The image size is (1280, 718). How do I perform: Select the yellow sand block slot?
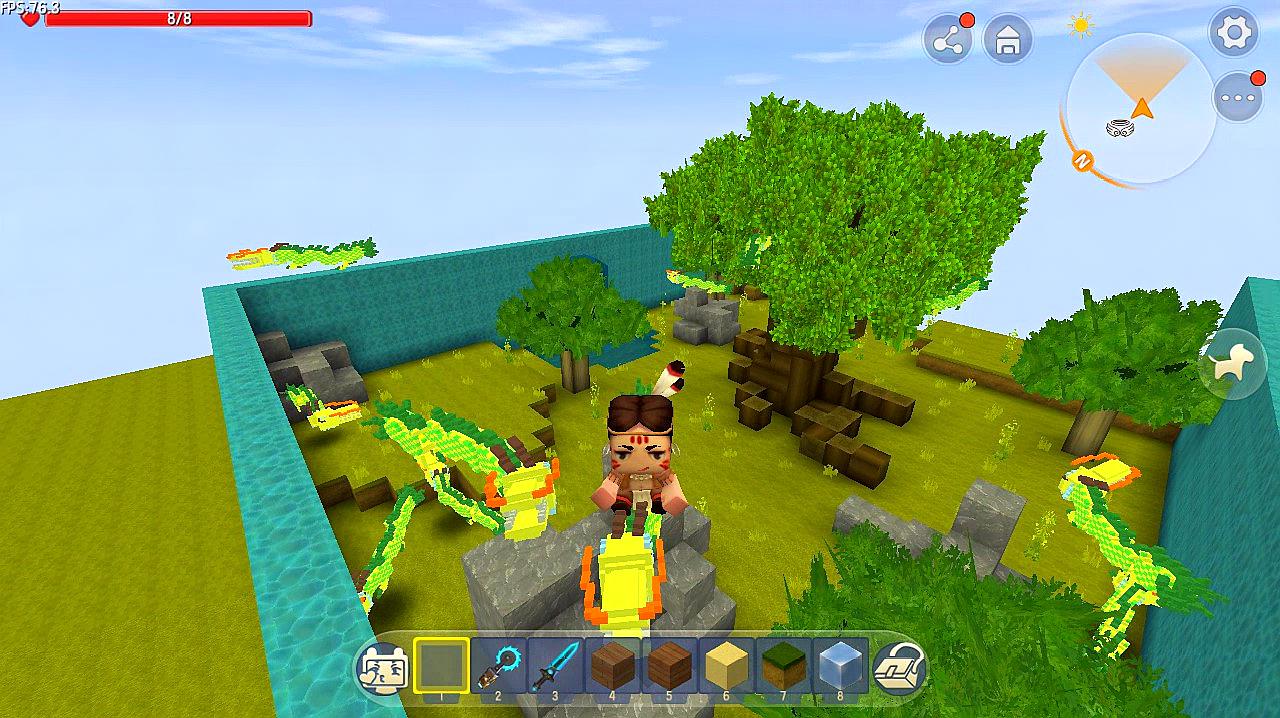point(726,665)
